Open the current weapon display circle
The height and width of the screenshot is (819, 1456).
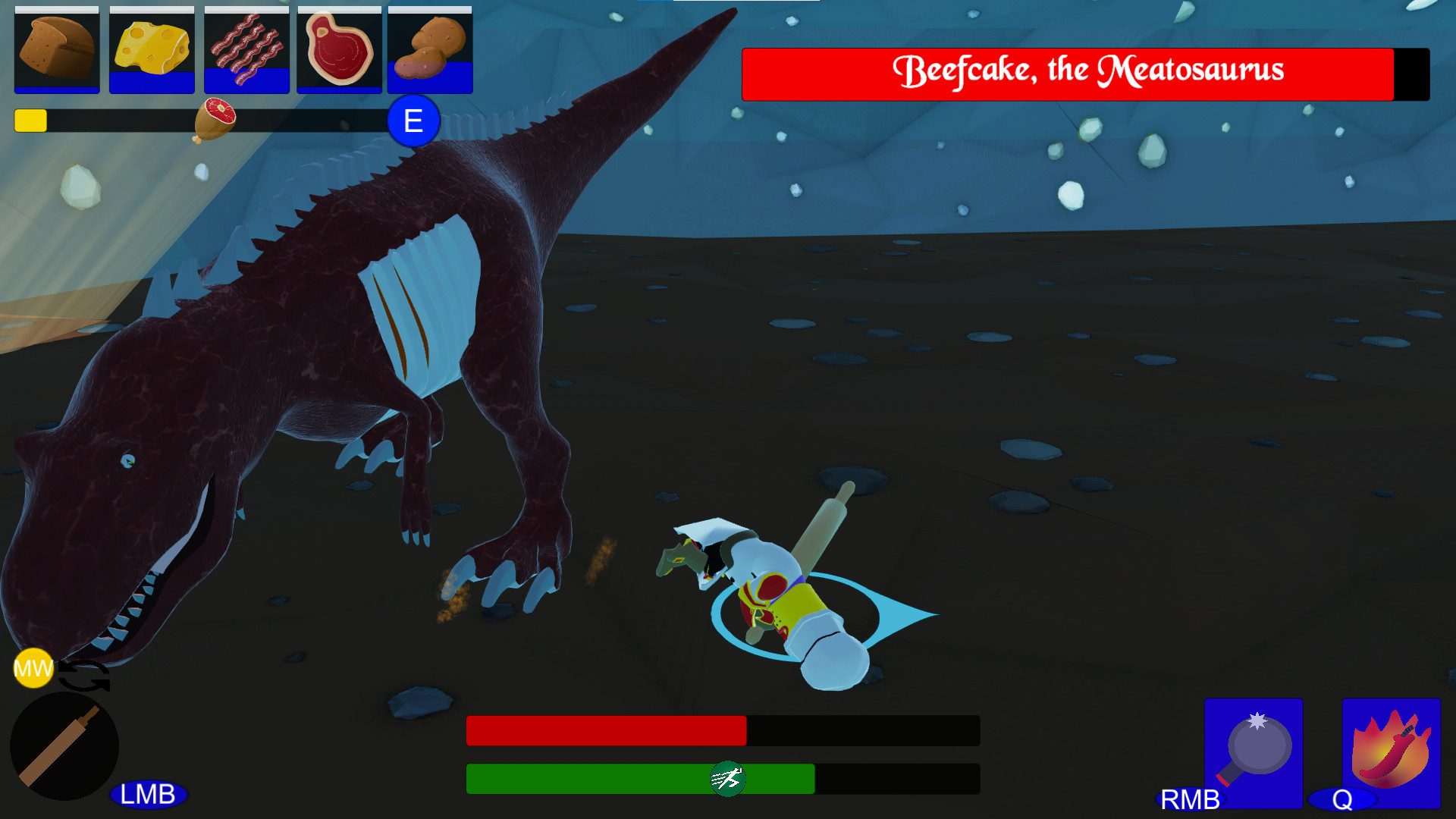(67, 745)
